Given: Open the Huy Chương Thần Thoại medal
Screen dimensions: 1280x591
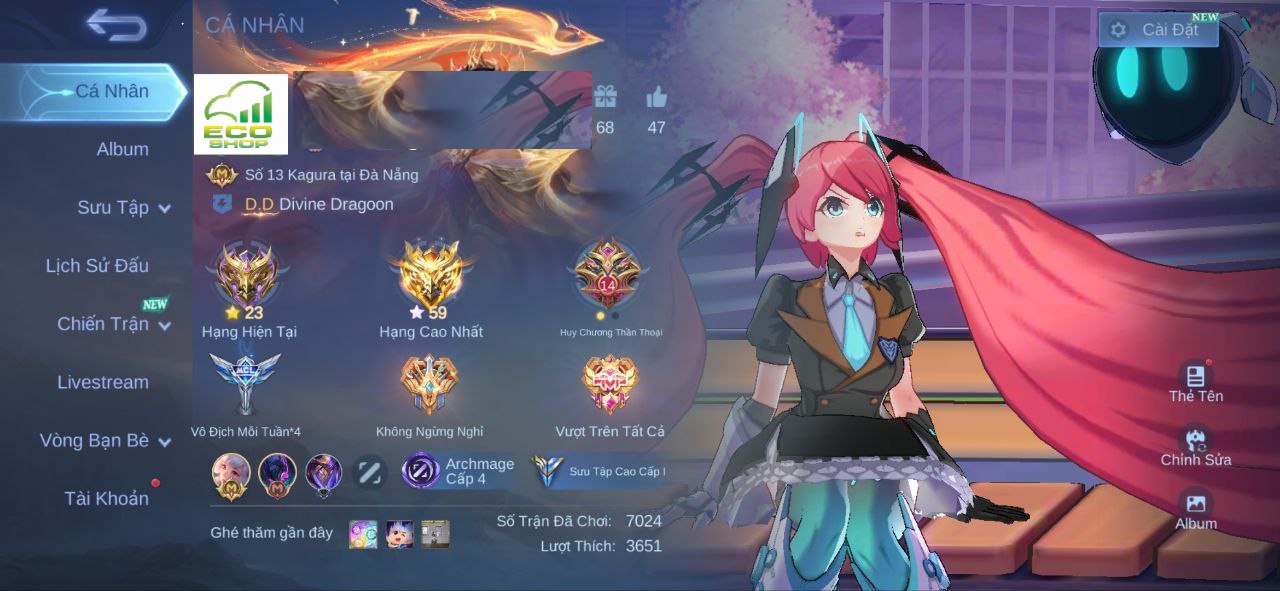Looking at the screenshot, I should 608,275.
